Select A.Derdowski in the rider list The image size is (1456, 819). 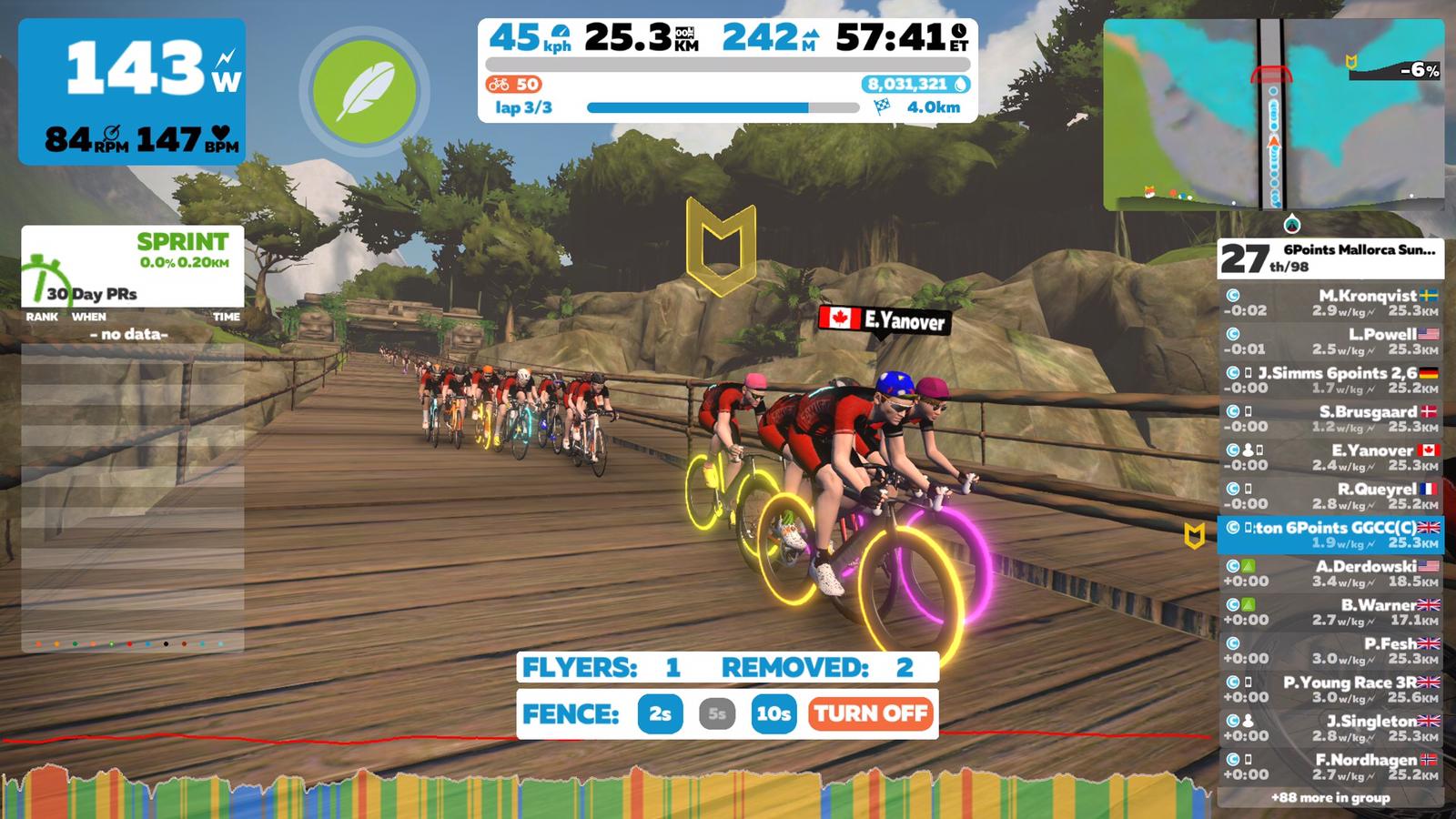click(1330, 573)
